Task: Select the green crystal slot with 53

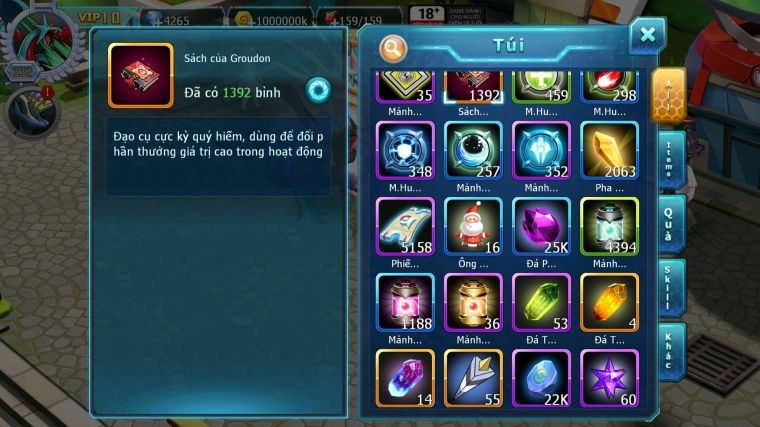Action: click(x=541, y=302)
